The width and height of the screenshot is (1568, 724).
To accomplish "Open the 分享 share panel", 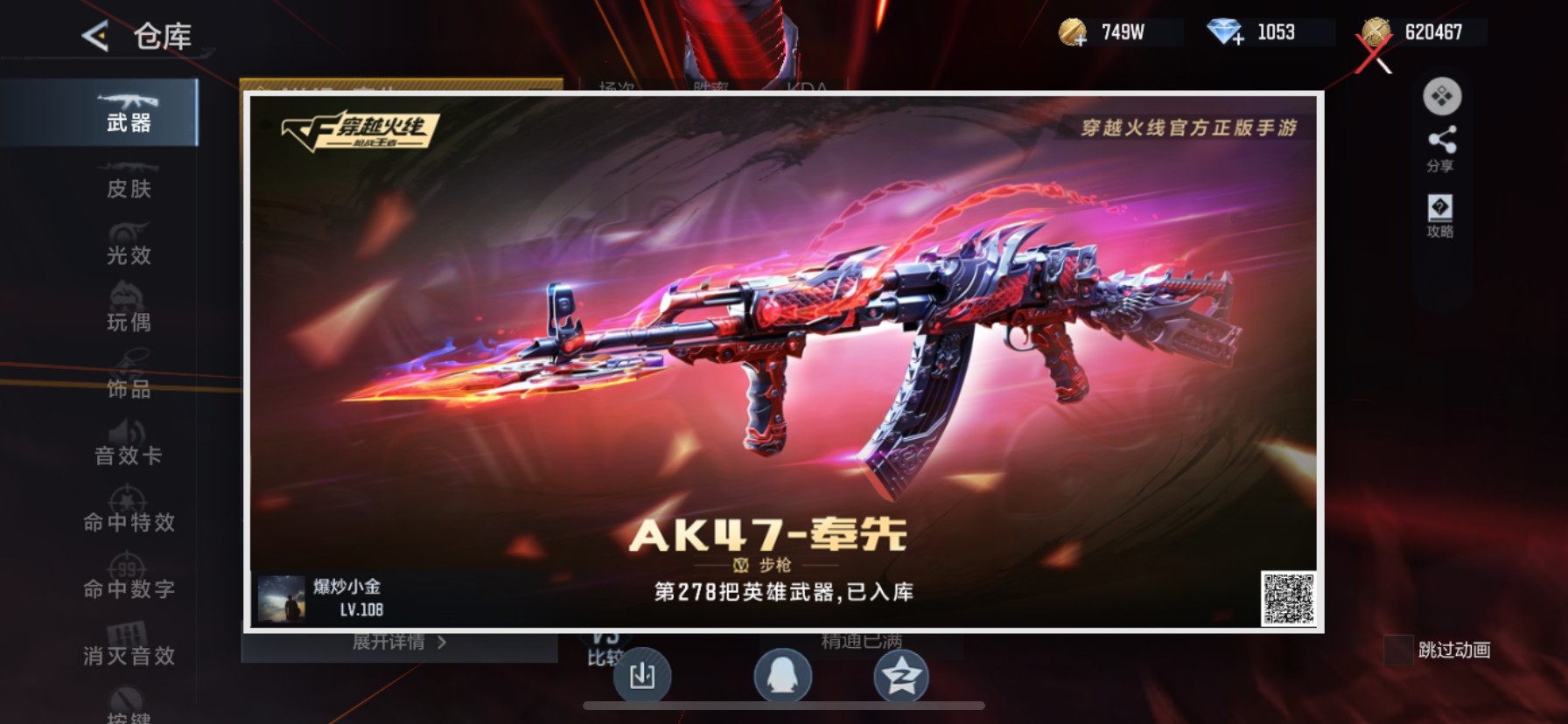I will coord(1441,147).
